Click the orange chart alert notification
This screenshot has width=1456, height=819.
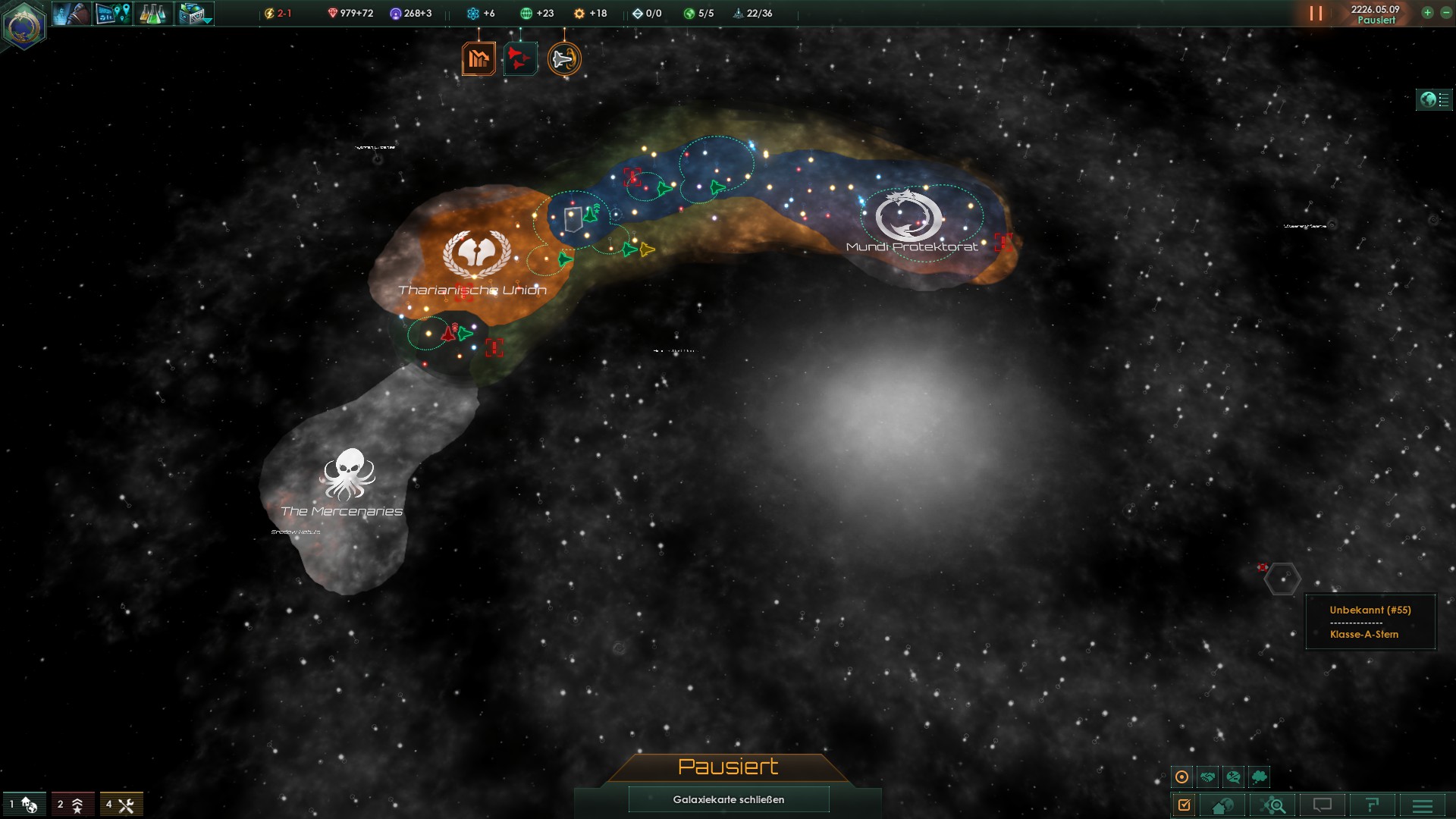(479, 58)
